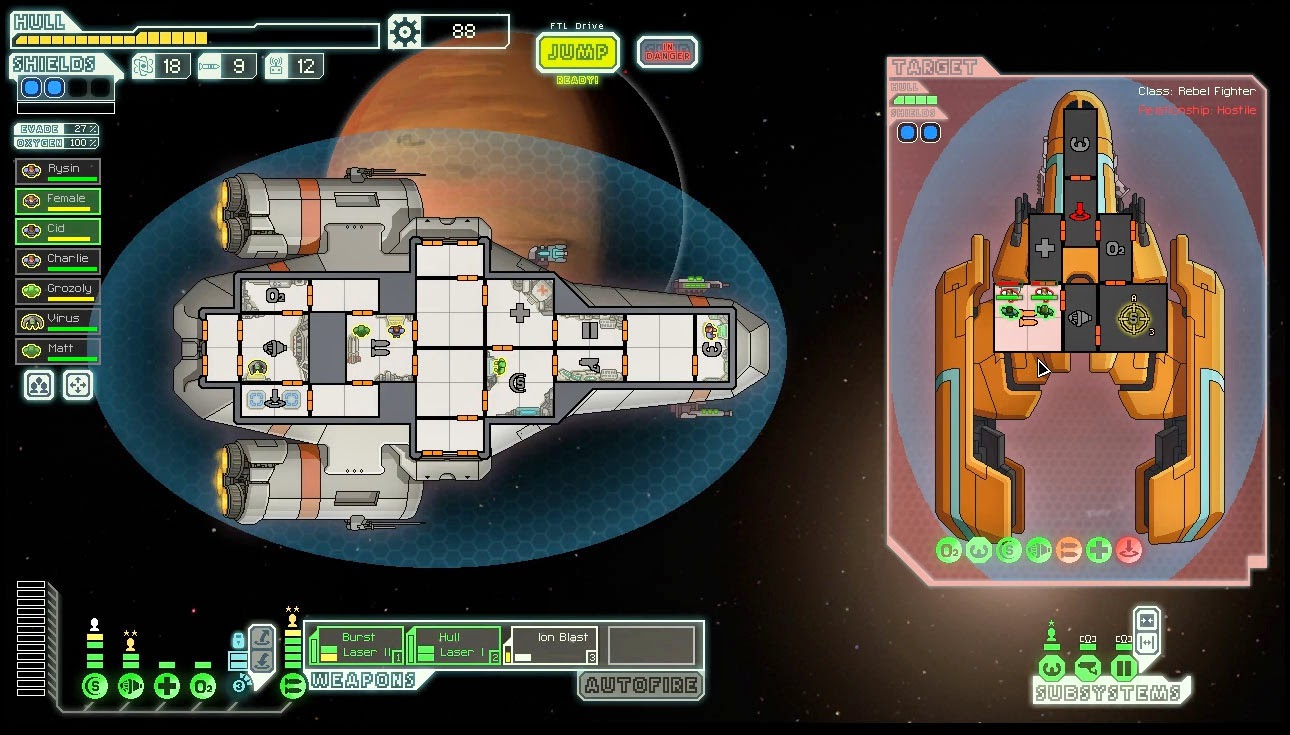Send crew with the upper teleporter button

coord(262,636)
